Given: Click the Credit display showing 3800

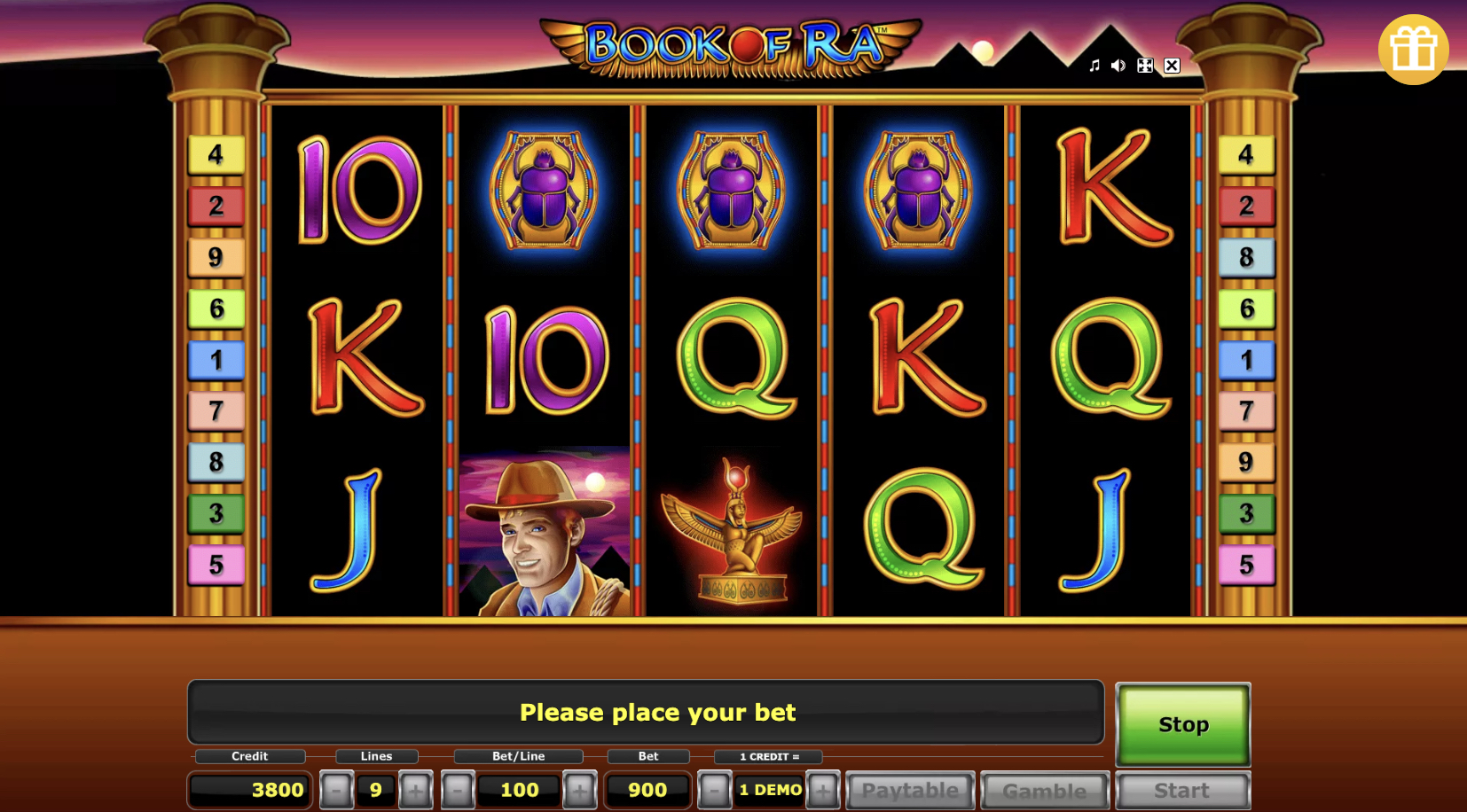Looking at the screenshot, I should pyautogui.click(x=248, y=789).
